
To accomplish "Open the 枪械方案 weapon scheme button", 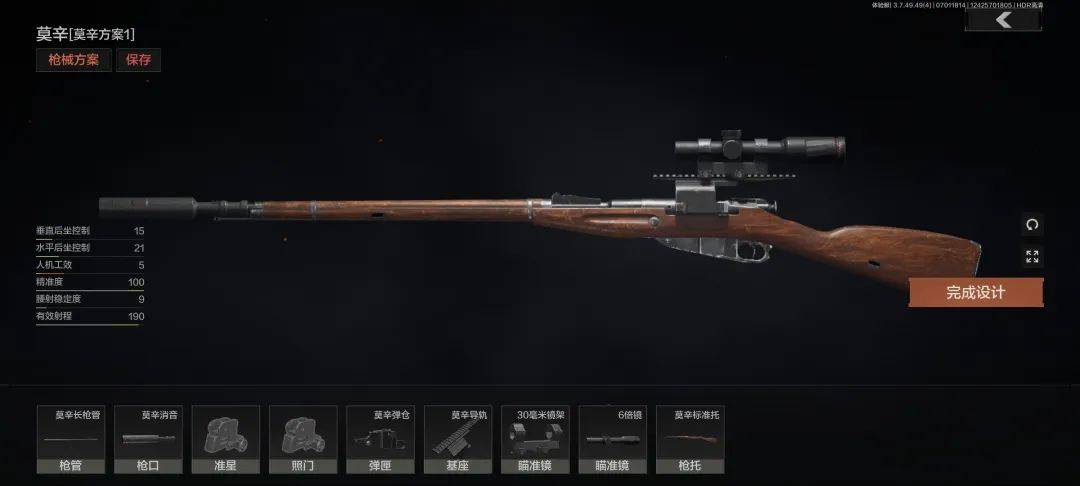I will click(74, 60).
